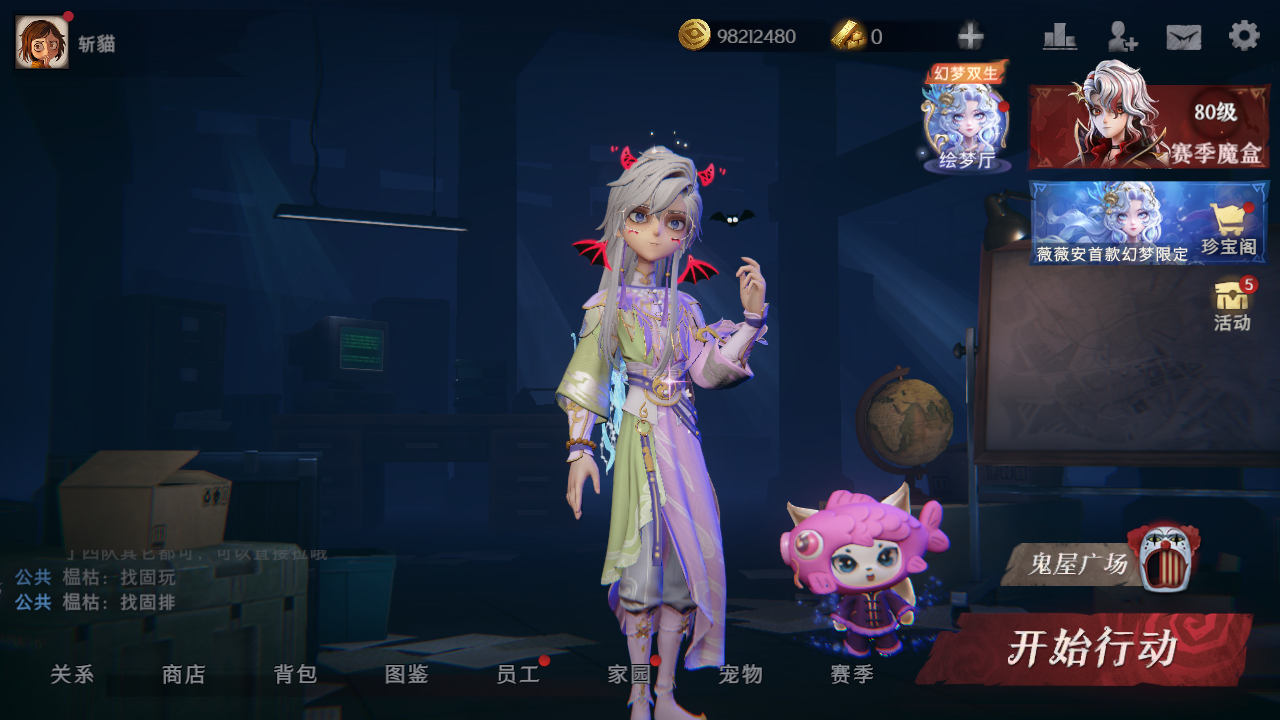
Task: Open the 家园 home menu
Action: coord(630,675)
